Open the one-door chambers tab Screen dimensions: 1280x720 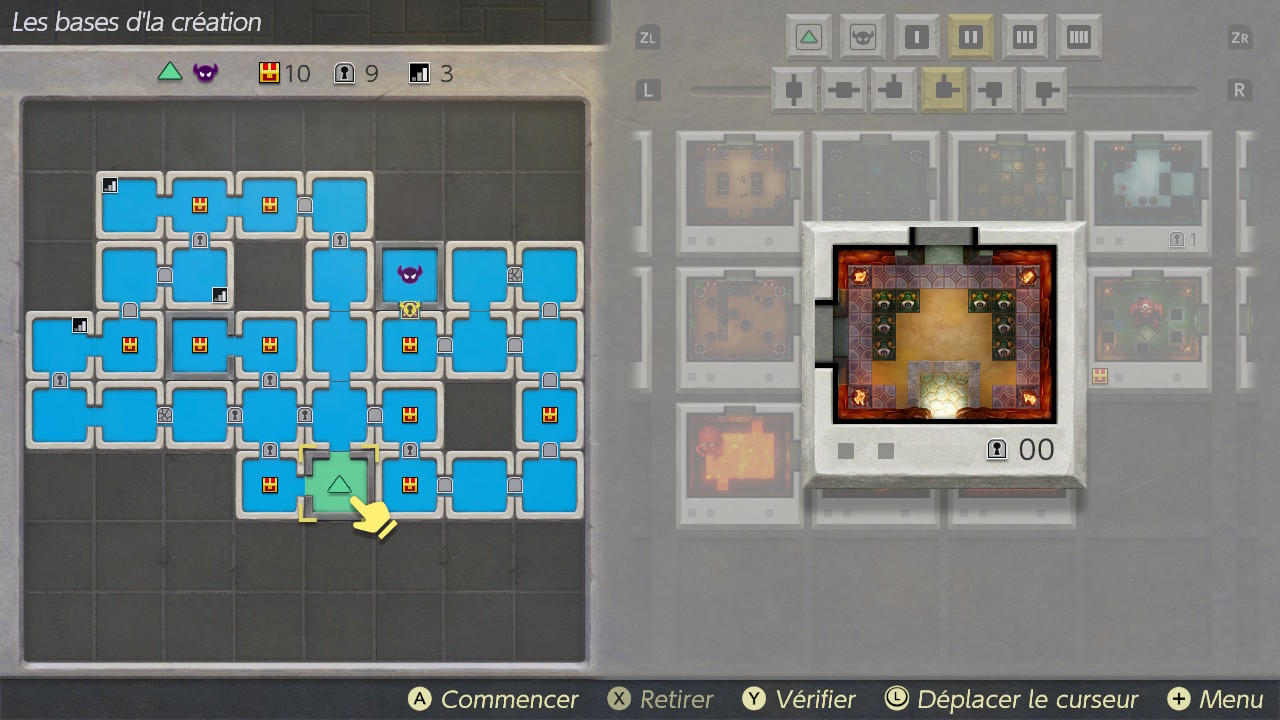(916, 38)
